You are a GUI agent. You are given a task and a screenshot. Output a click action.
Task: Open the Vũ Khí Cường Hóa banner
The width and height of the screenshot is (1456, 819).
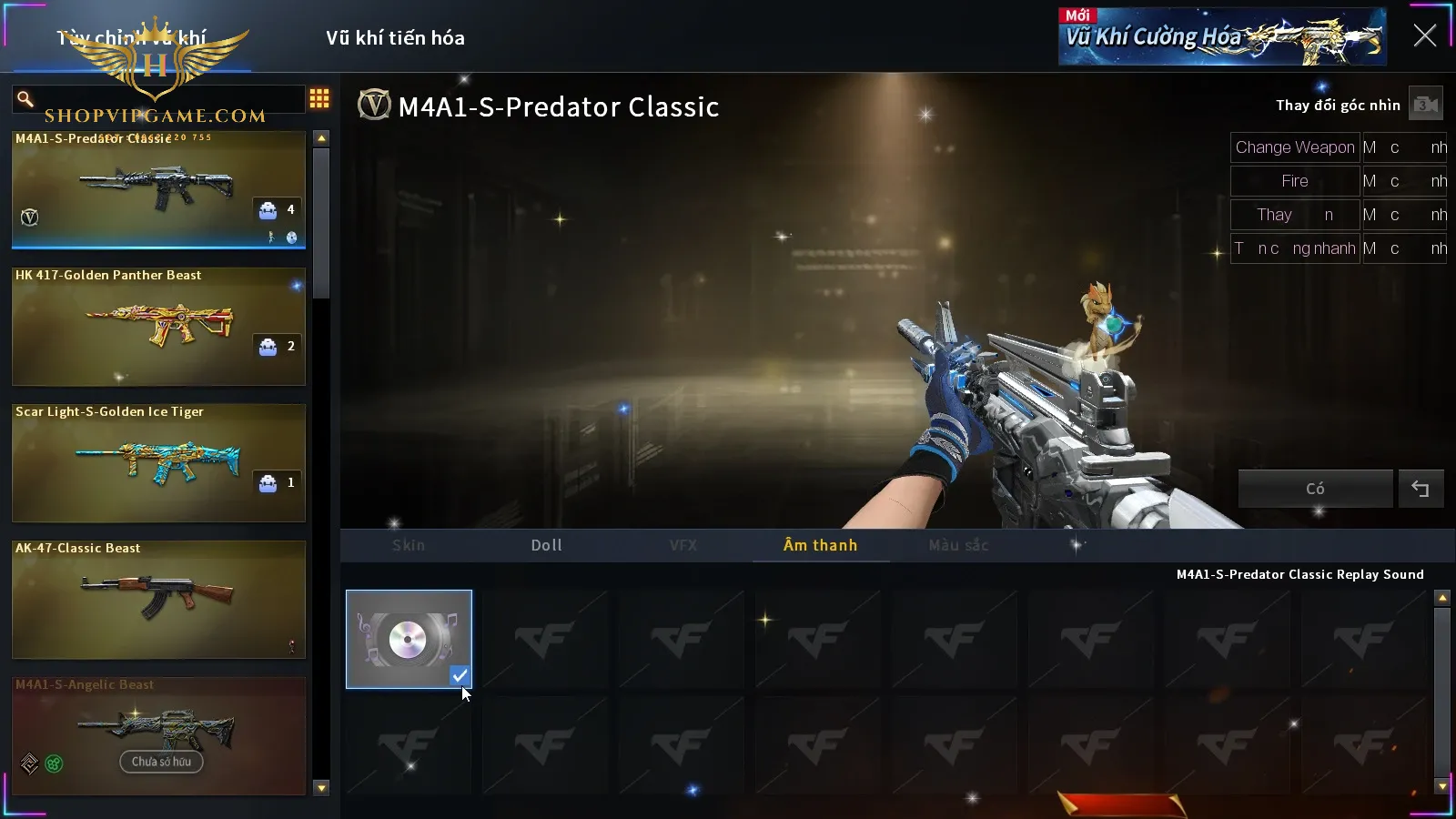1221,37
